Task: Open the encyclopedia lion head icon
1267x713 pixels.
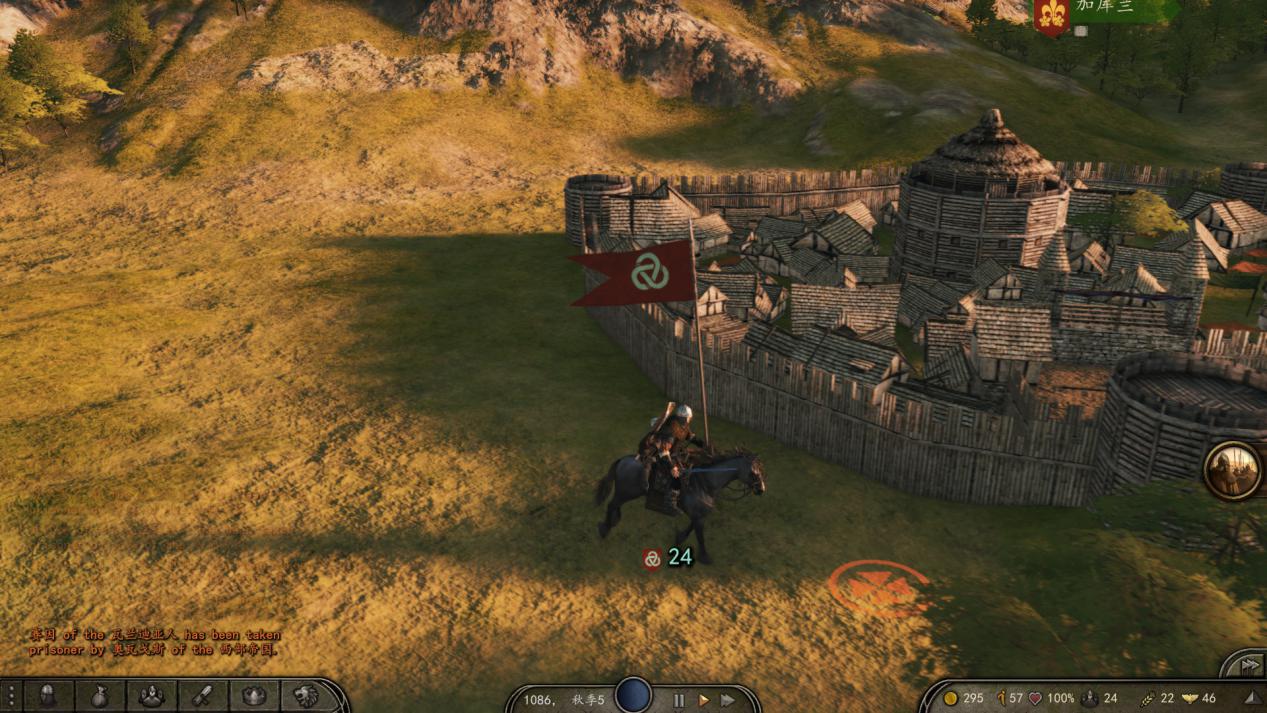Action: pyautogui.click(x=306, y=696)
